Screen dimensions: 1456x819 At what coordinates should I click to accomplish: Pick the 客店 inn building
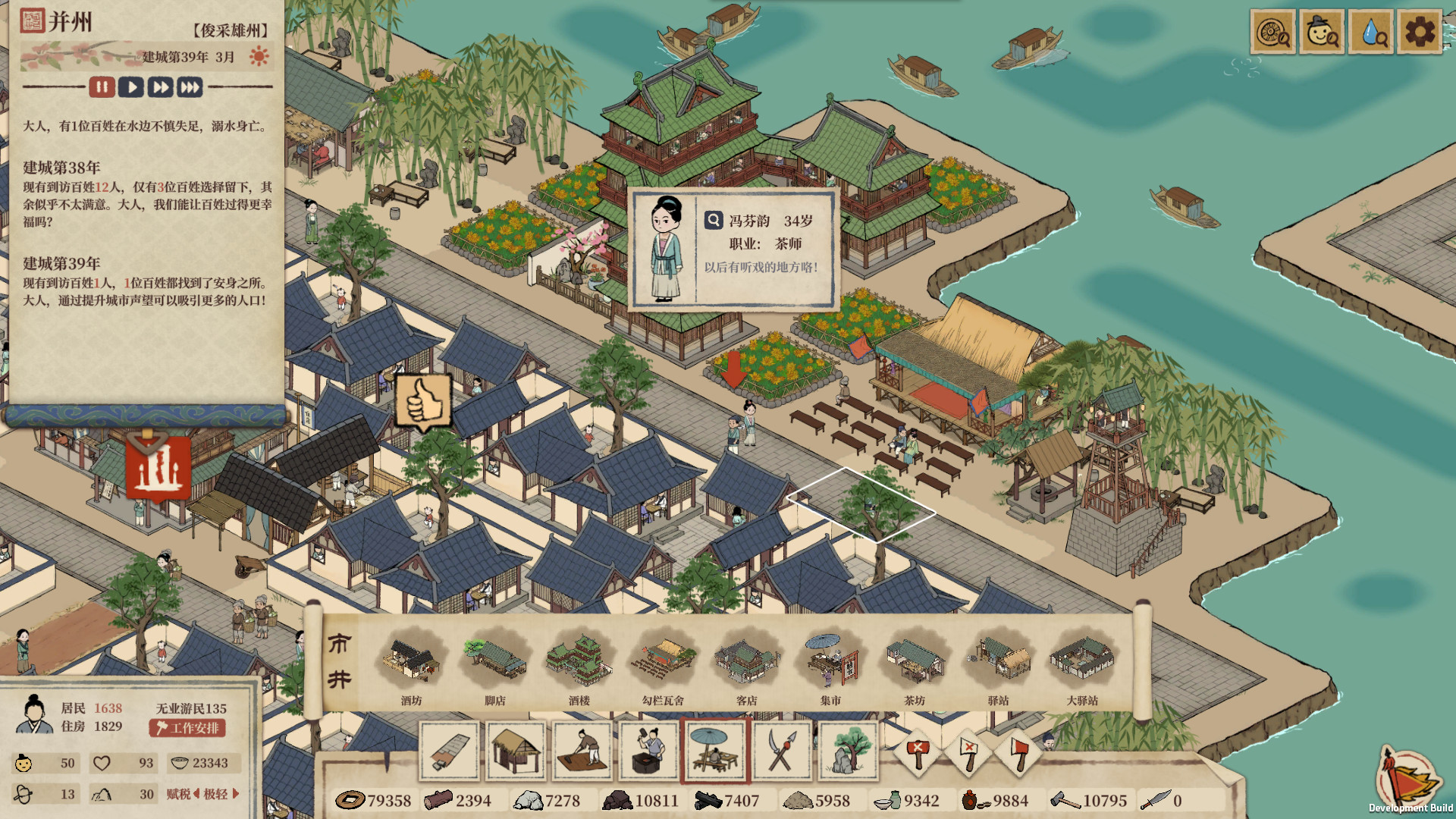click(747, 665)
